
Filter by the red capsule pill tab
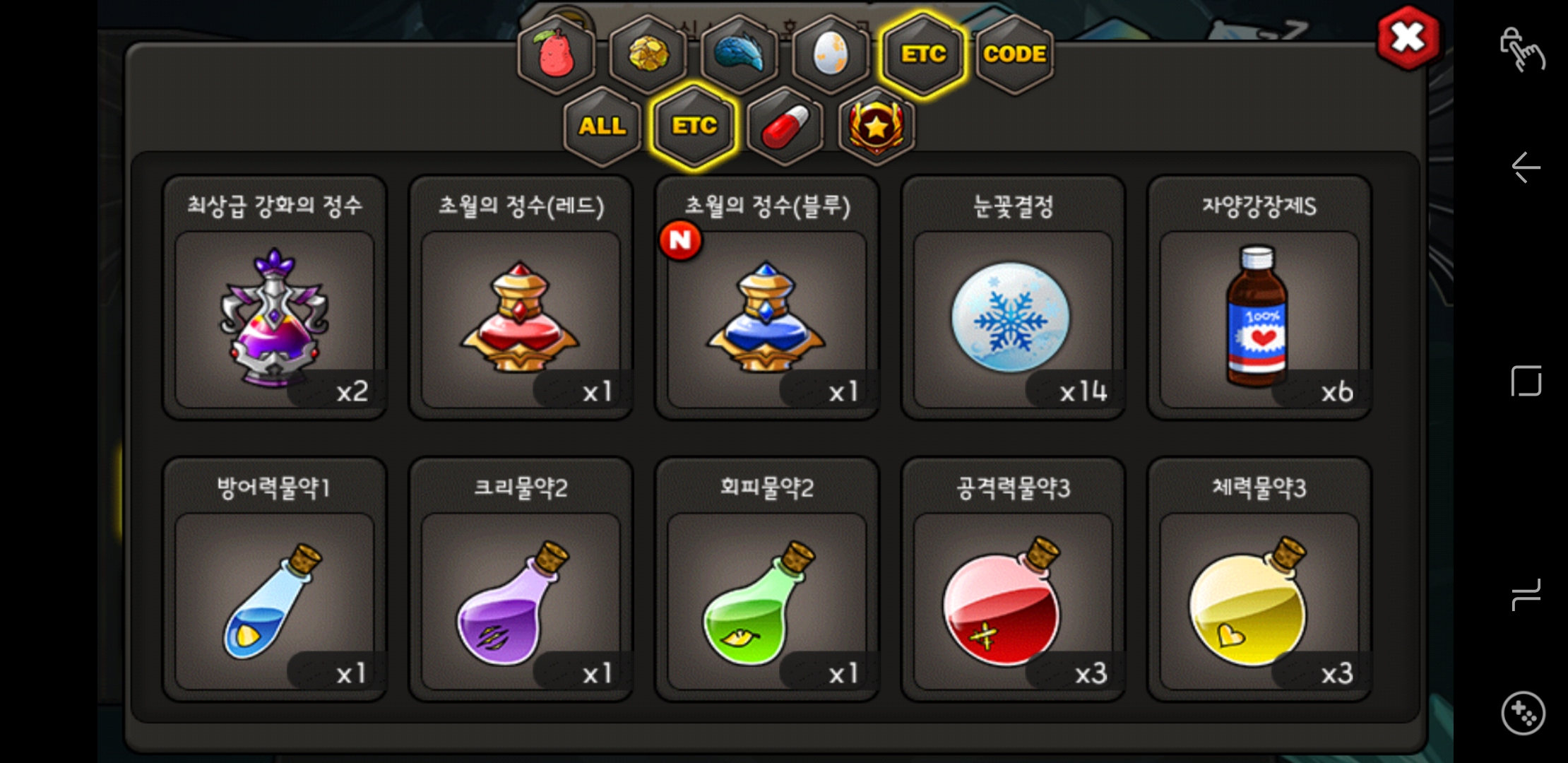785,126
